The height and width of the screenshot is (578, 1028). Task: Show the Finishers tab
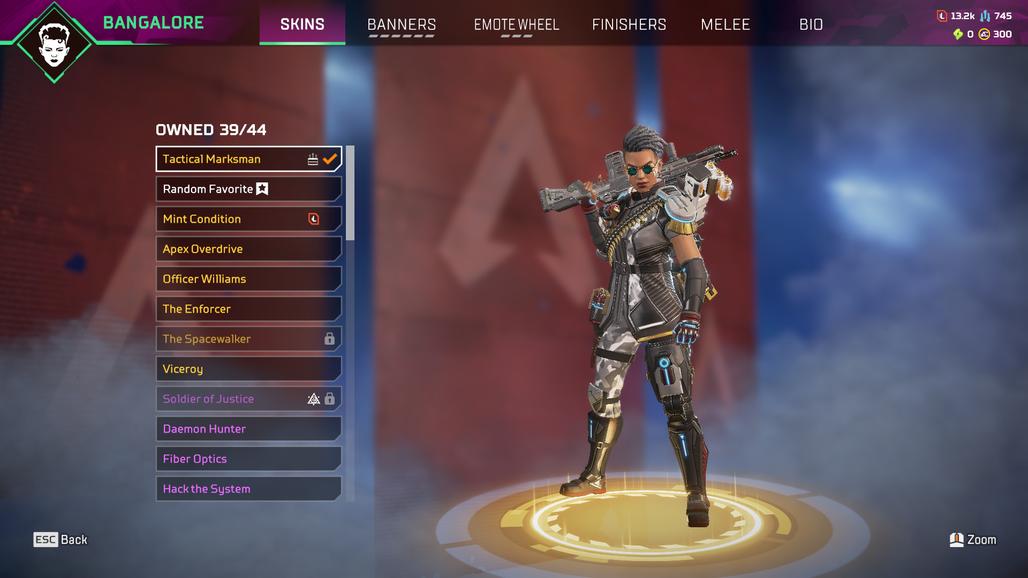click(x=629, y=24)
